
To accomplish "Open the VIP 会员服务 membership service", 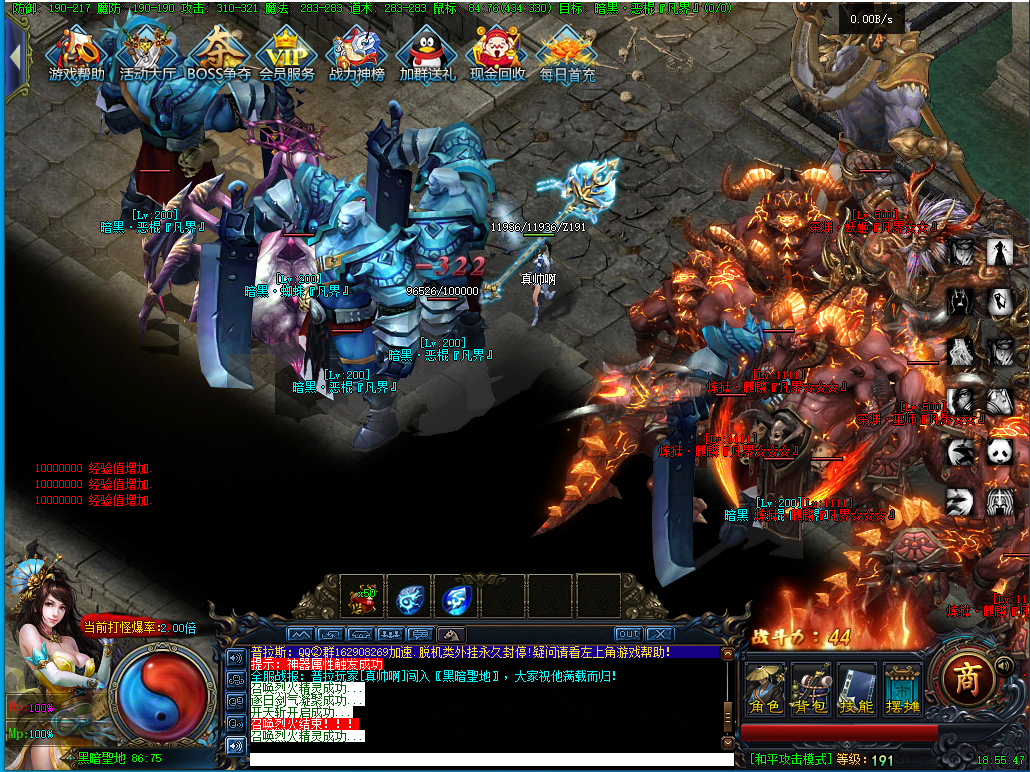I will [287, 54].
